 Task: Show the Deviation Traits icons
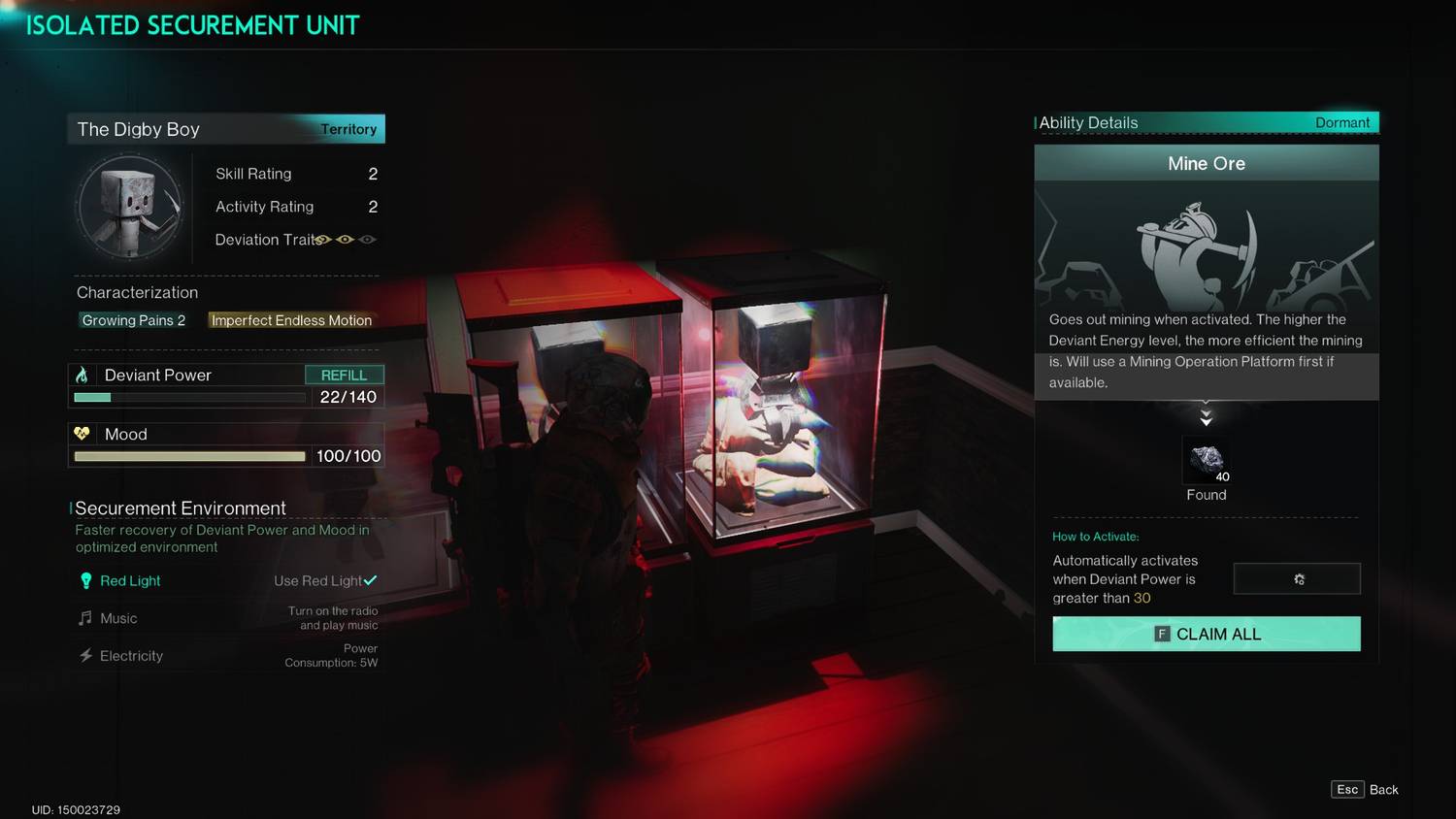coord(346,240)
